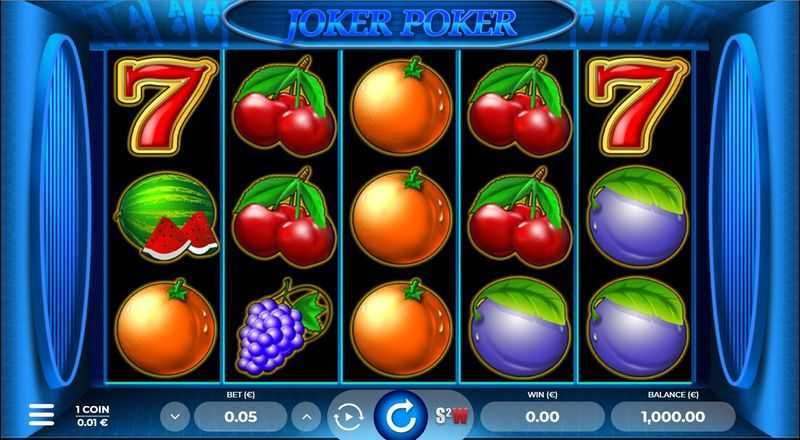This screenshot has width=800, height=440.
Task: Open the hamburger menu
Action: 41,414
